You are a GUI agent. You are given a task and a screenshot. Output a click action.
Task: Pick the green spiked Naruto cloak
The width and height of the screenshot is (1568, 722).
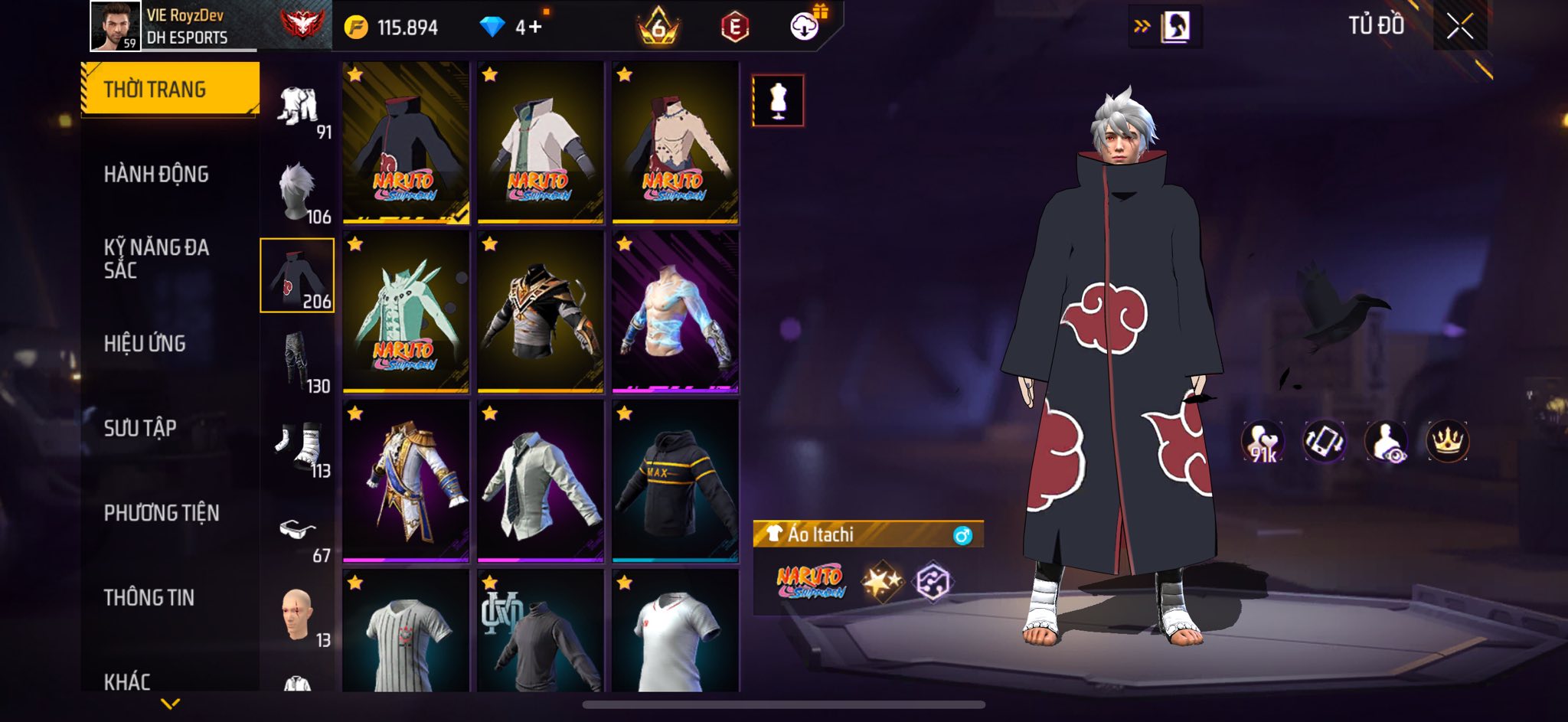click(x=406, y=312)
